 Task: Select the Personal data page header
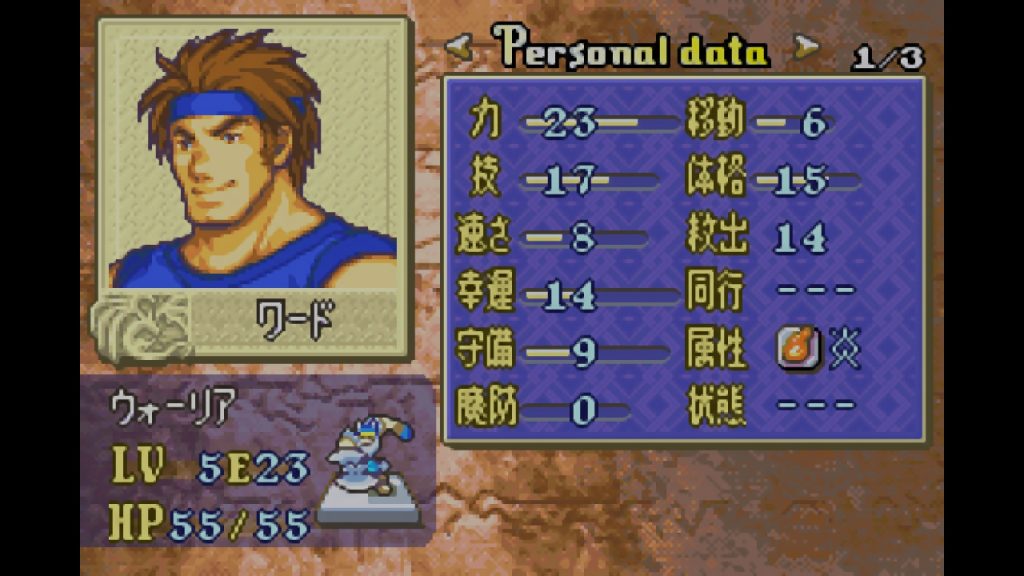click(x=632, y=48)
